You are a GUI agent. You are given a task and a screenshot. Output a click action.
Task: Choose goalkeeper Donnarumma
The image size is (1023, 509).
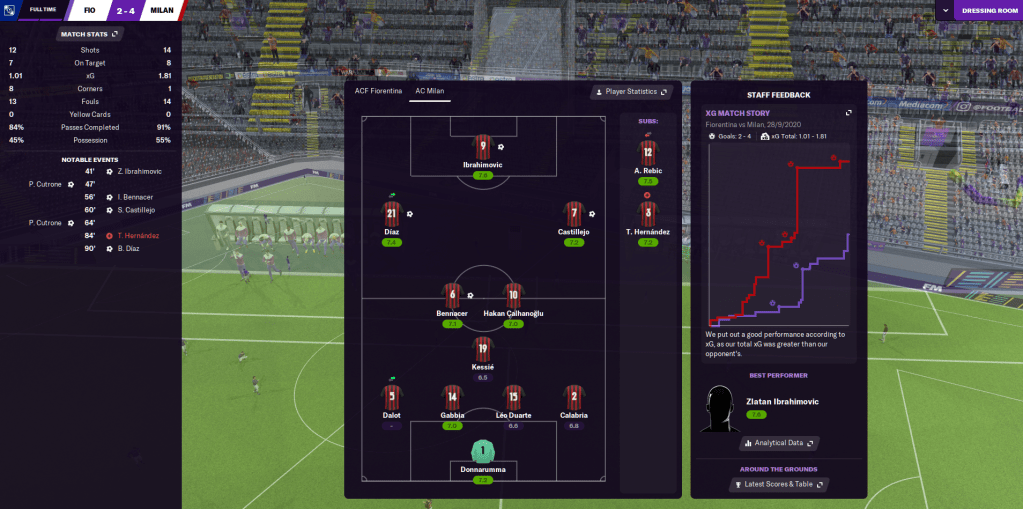(x=483, y=452)
